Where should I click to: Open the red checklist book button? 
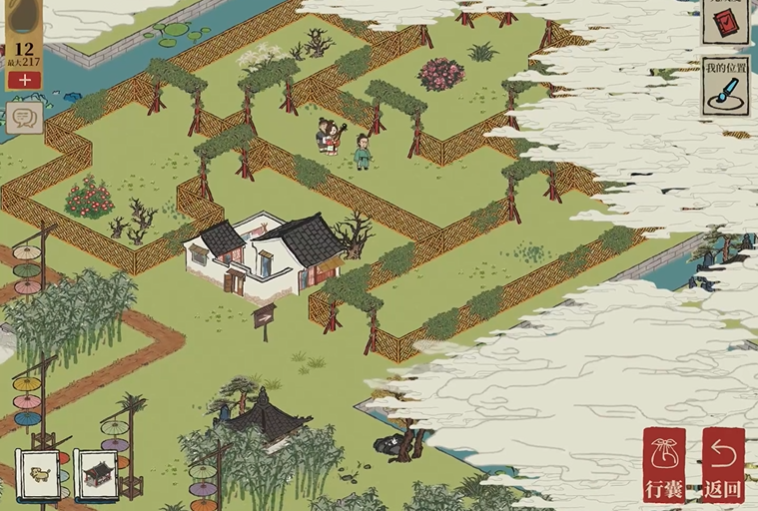[725, 20]
